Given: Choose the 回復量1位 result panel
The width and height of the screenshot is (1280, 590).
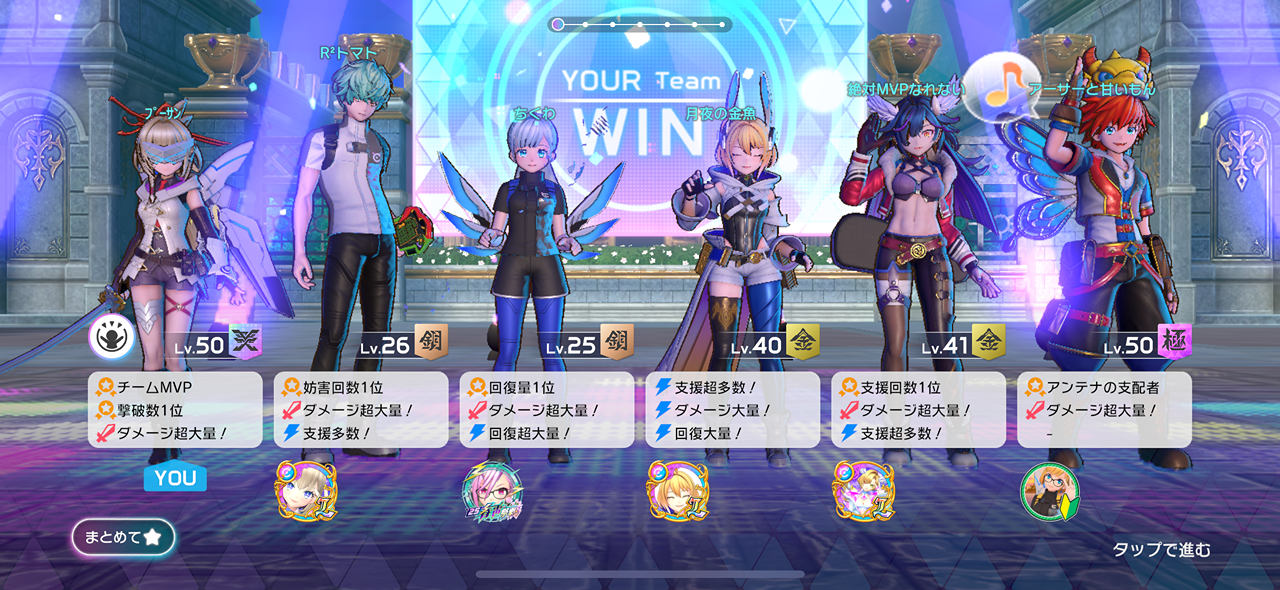Looking at the screenshot, I should (547, 410).
